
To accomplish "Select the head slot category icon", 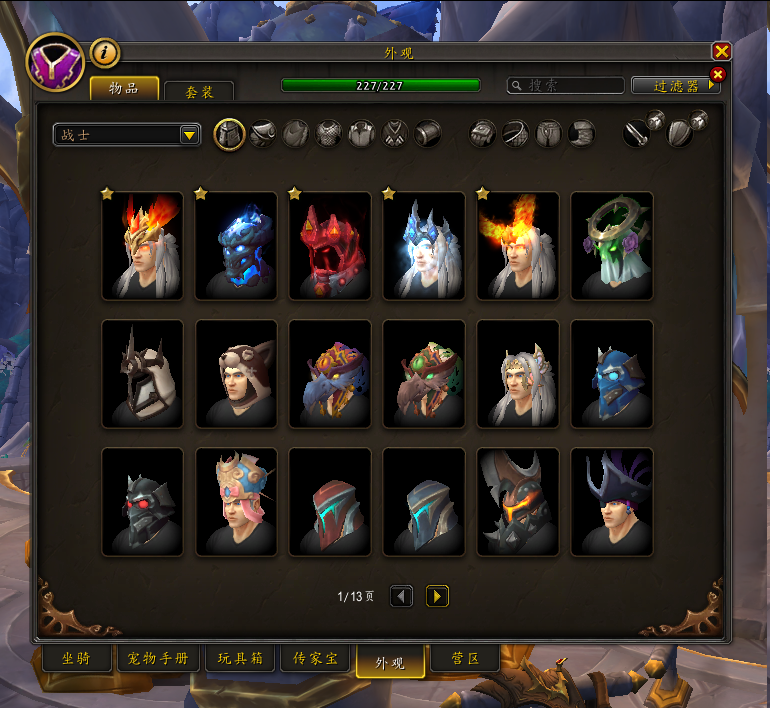I will coord(230,134).
